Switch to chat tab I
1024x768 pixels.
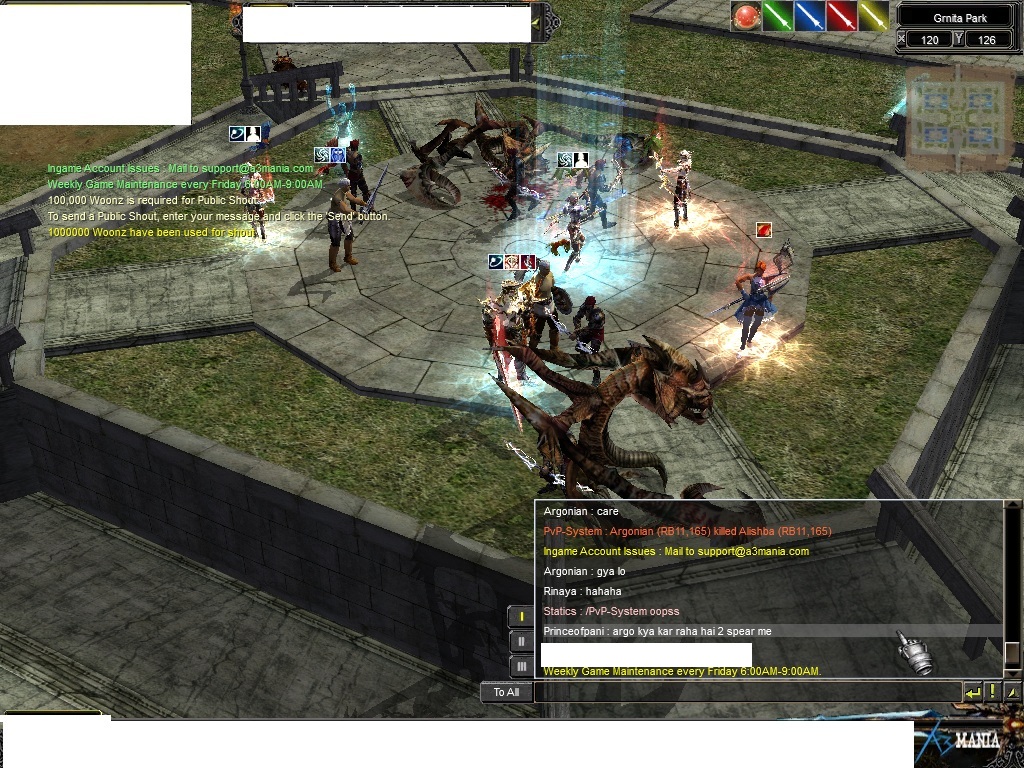tap(521, 617)
